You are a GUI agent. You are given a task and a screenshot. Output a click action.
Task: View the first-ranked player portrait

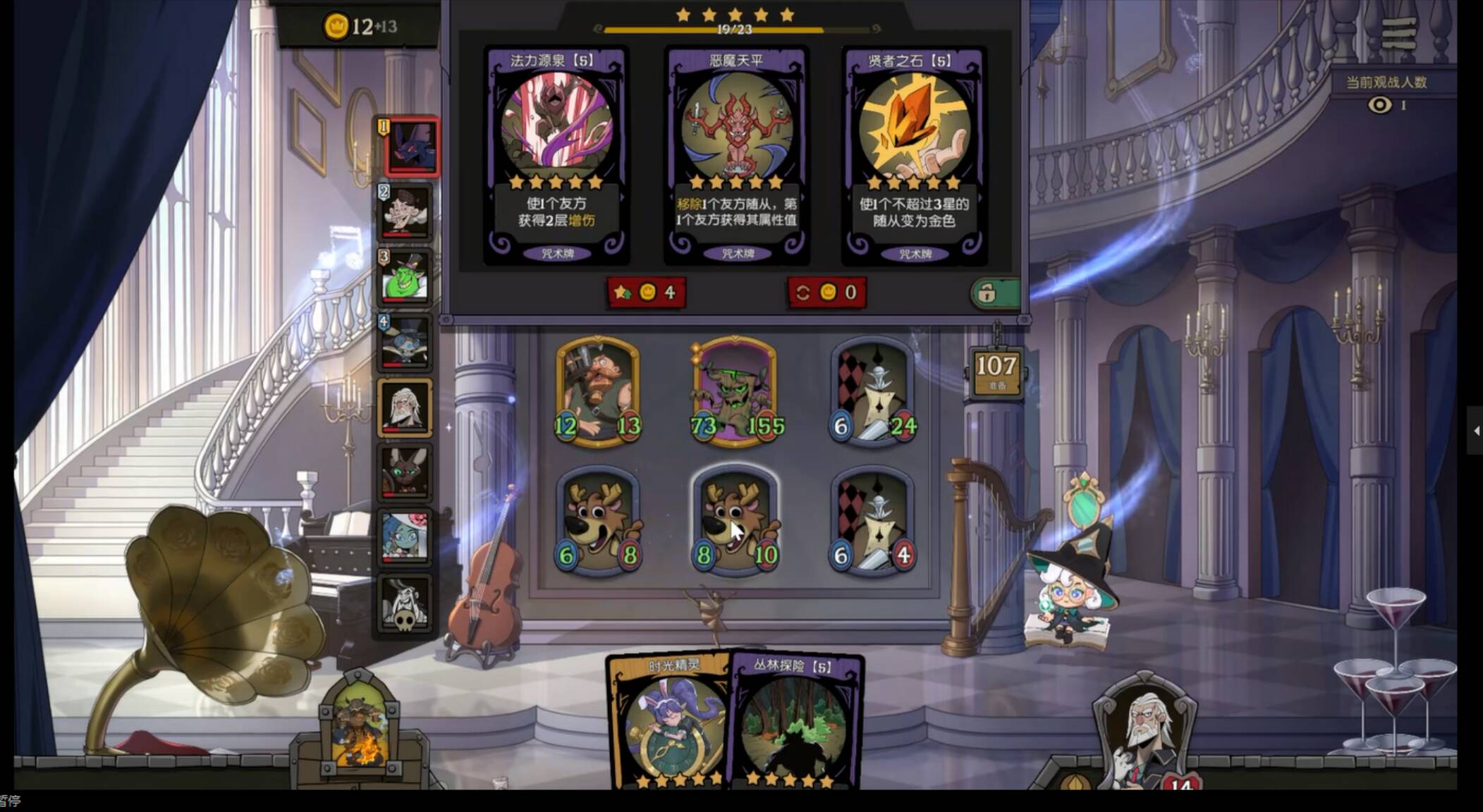412,147
